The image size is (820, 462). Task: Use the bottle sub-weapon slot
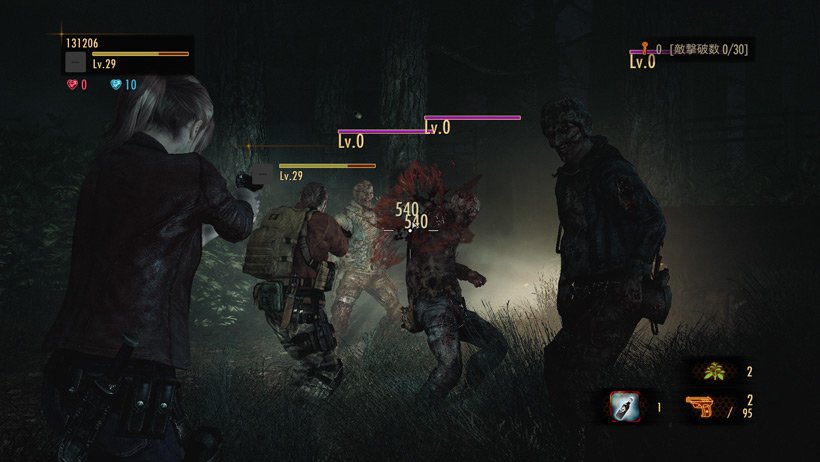(x=626, y=407)
